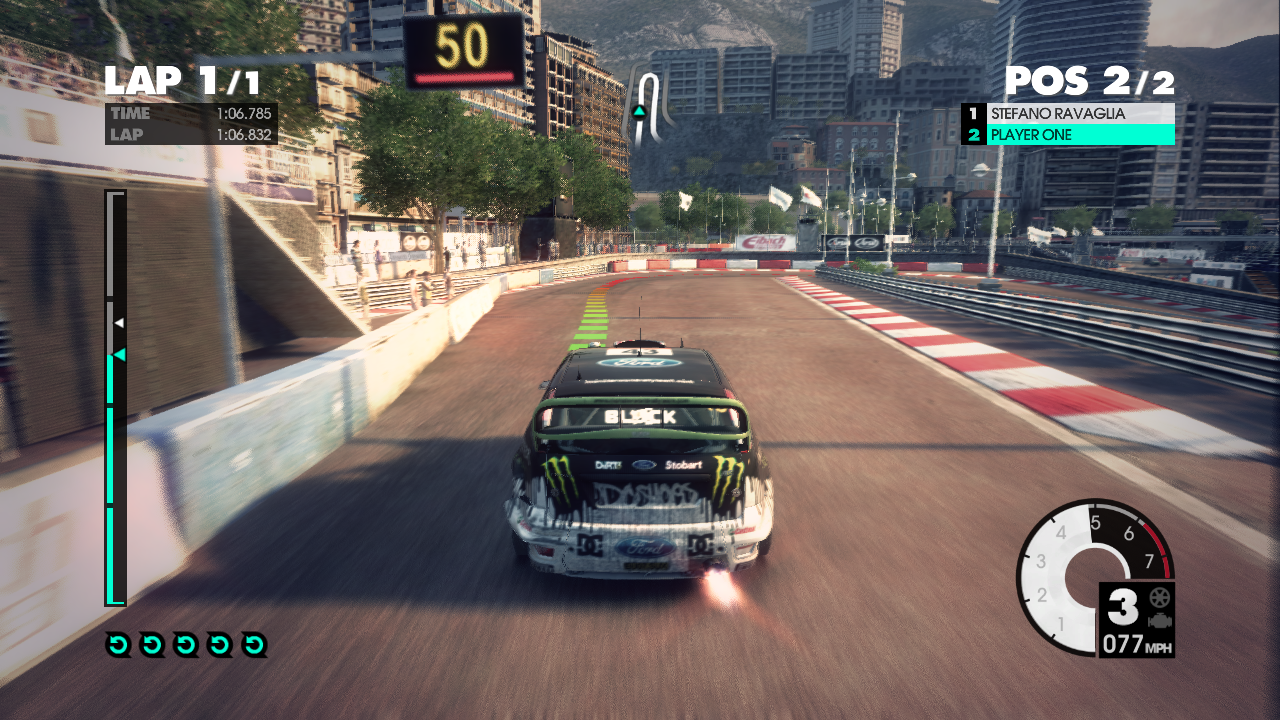Select the middle flashback rewind icon

click(185, 644)
